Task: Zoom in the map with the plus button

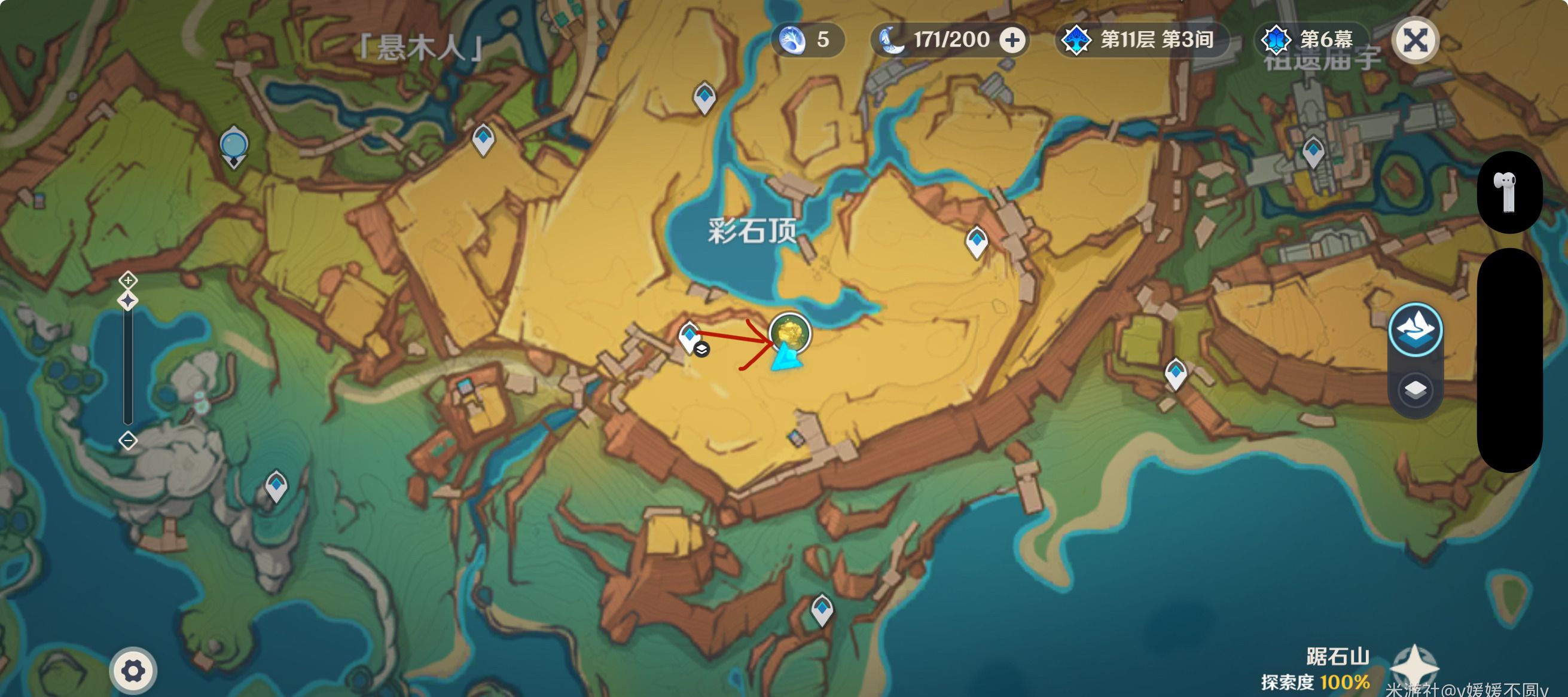Action: (x=128, y=280)
